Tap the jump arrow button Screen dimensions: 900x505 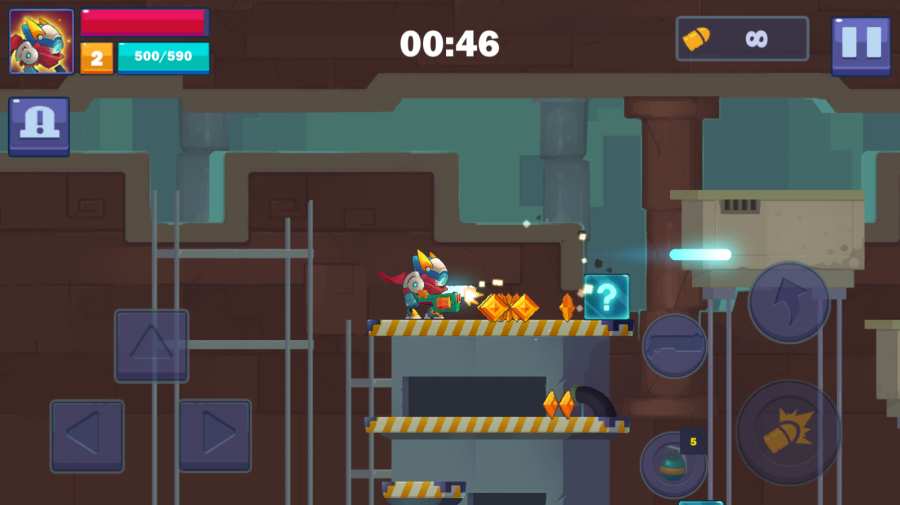pos(789,302)
